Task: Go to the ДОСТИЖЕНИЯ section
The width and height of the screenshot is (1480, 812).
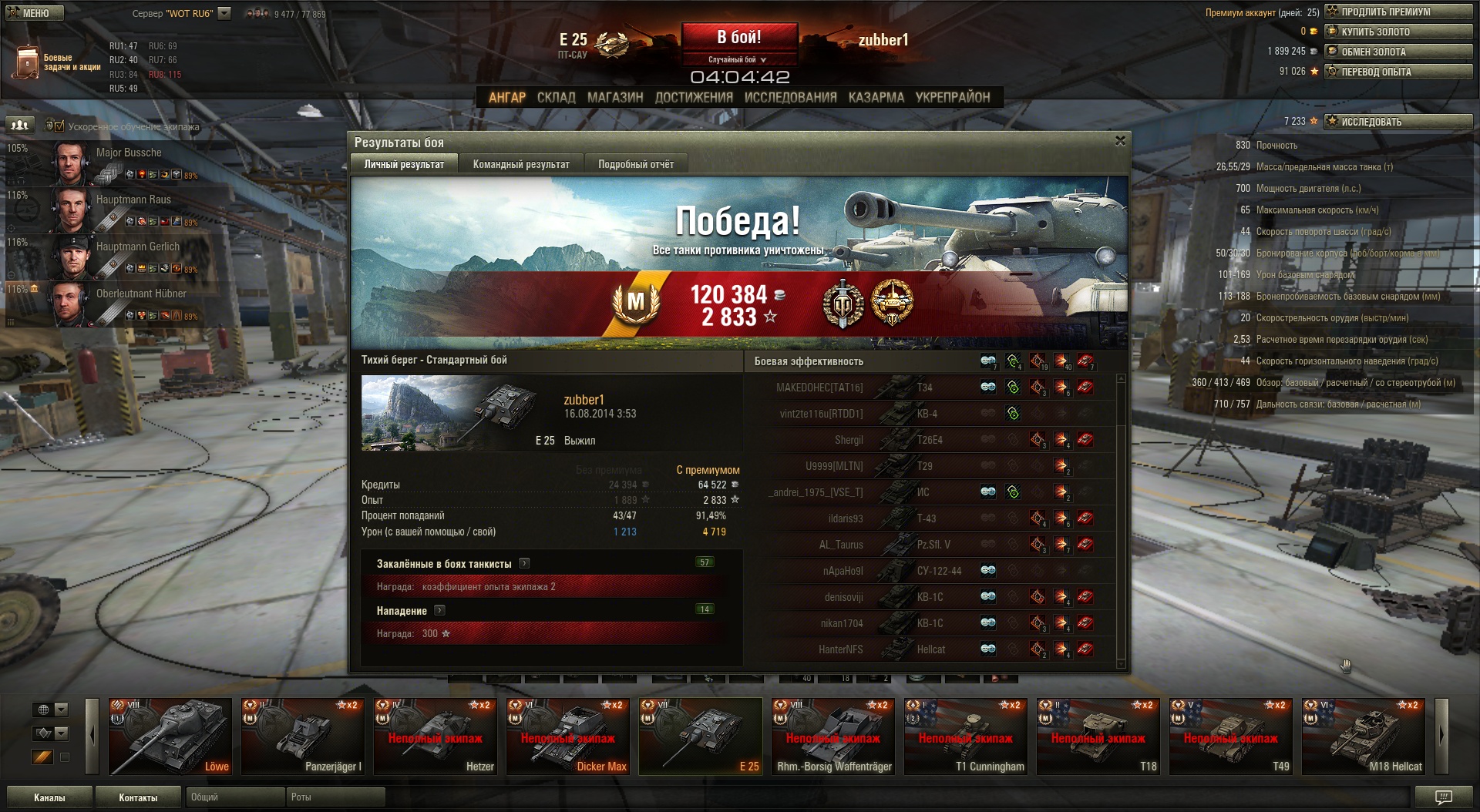Action: click(694, 98)
